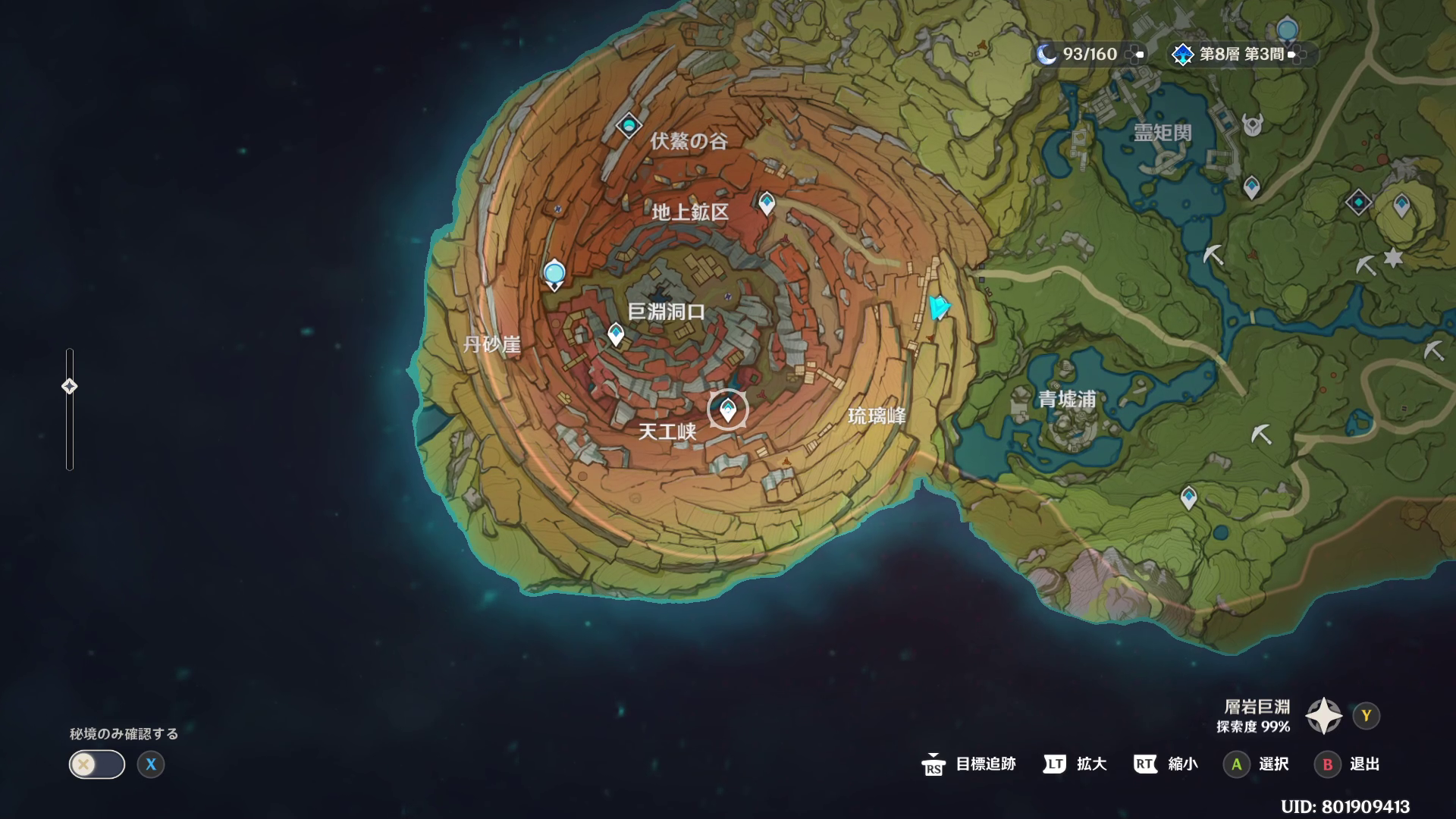Open the 層岩巨淵 region selector star icon

pos(1323,715)
